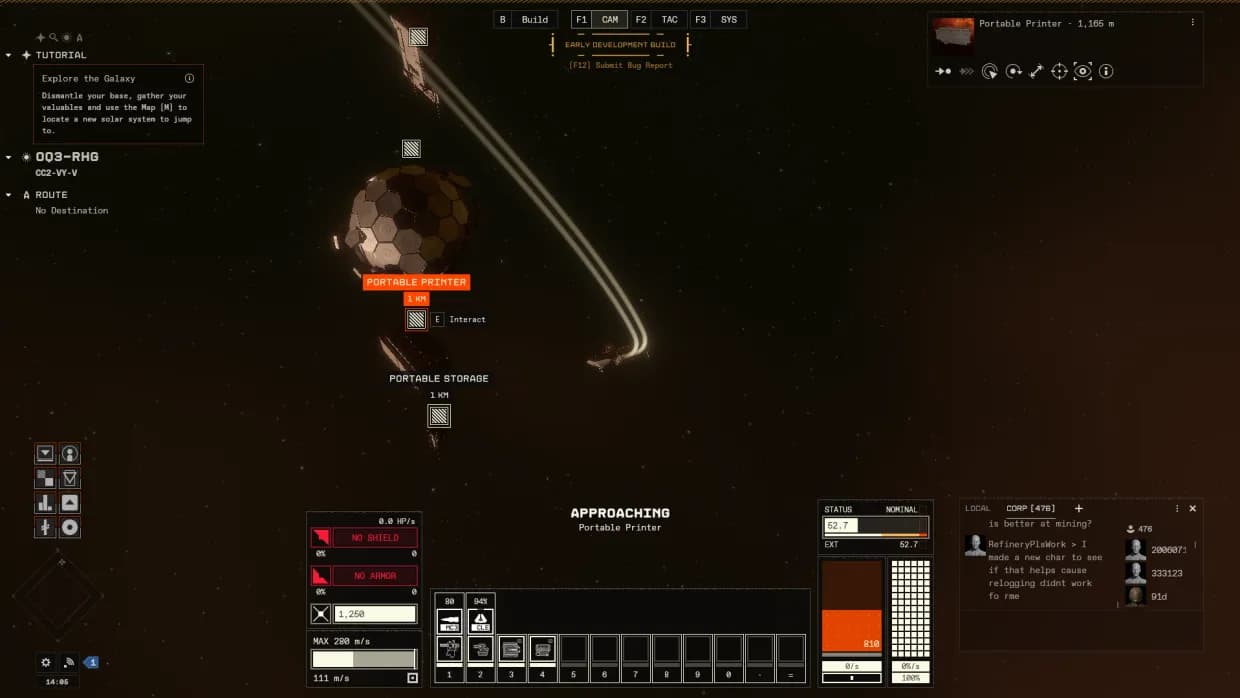Open the selected-item panel's three-dot menu

[x=1192, y=22]
